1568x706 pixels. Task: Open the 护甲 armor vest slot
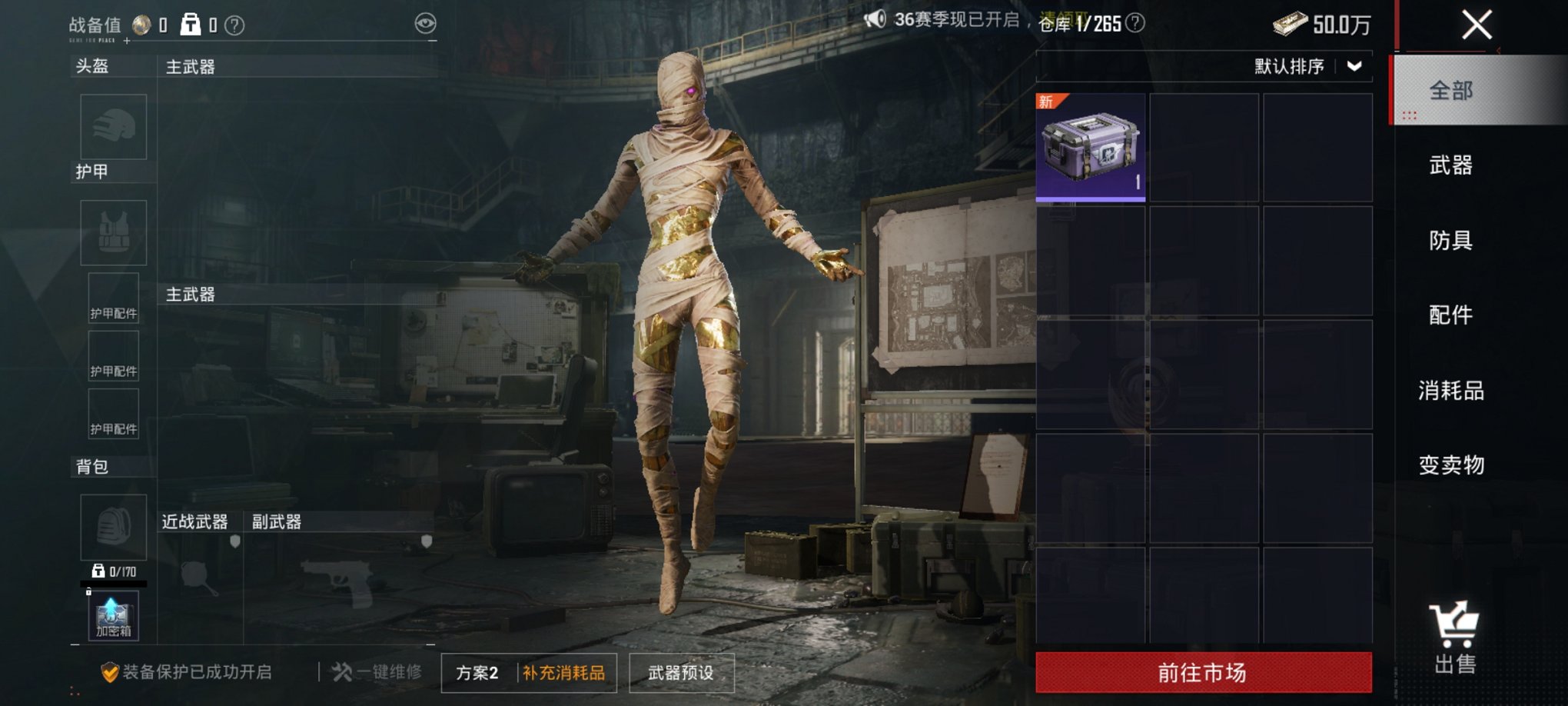pos(115,232)
